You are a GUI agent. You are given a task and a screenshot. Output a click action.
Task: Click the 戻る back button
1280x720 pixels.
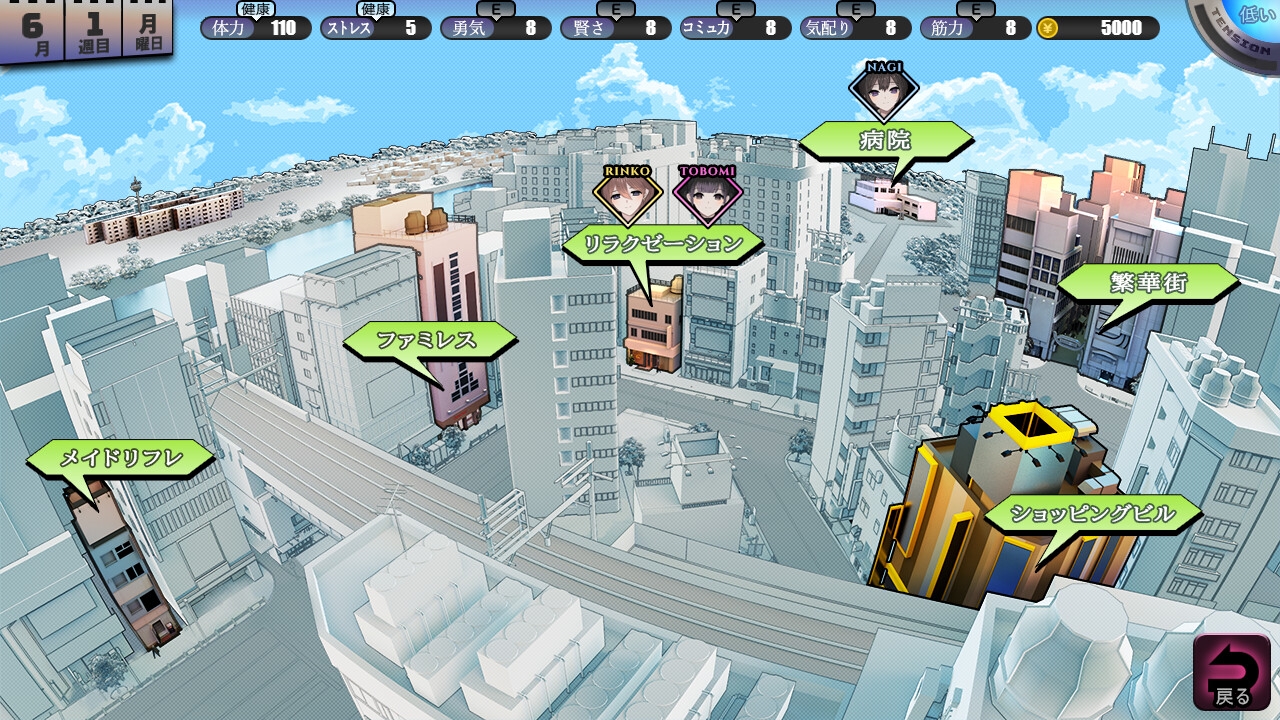tap(1231, 672)
